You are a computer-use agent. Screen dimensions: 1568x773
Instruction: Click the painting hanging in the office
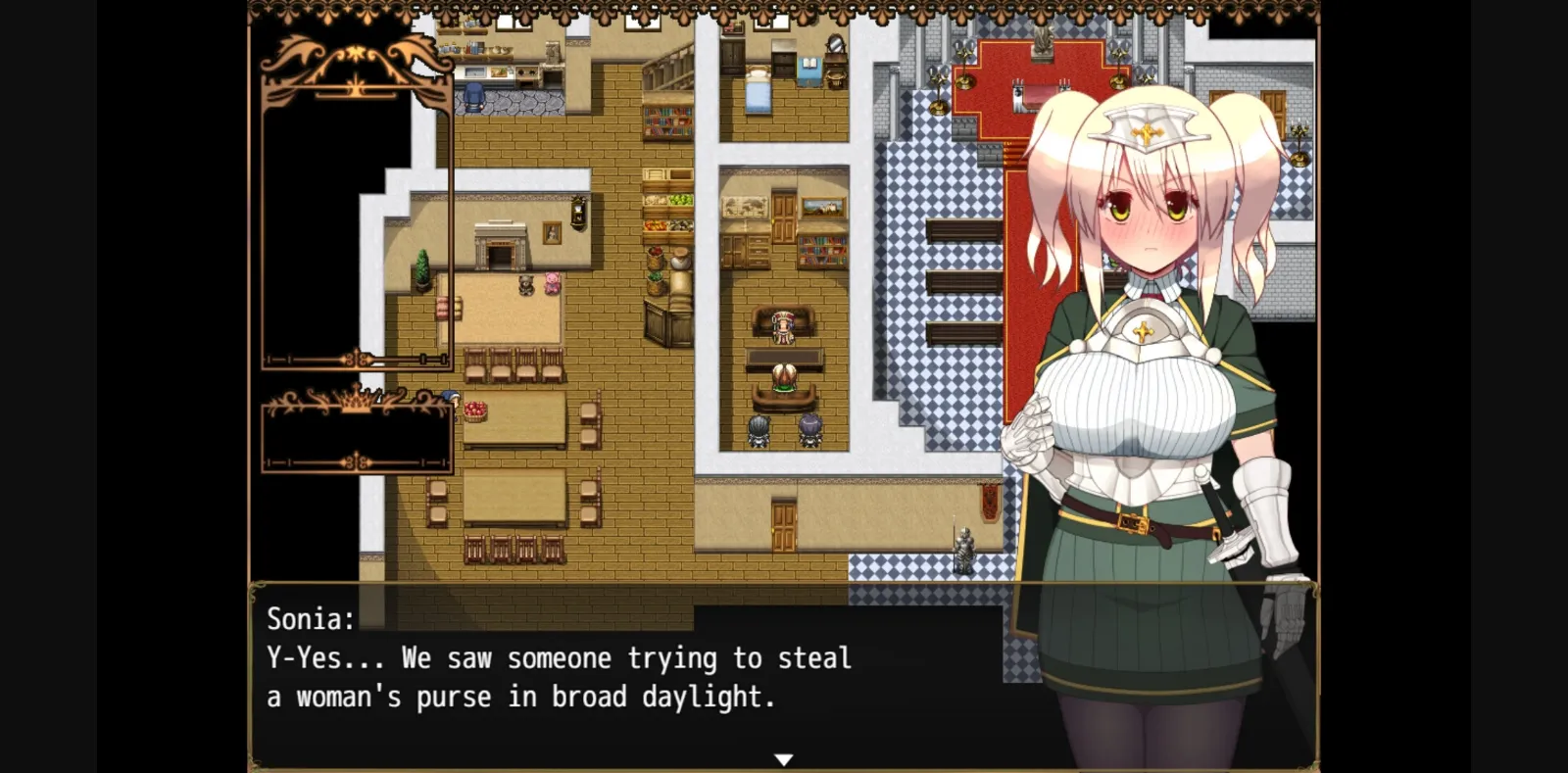821,205
